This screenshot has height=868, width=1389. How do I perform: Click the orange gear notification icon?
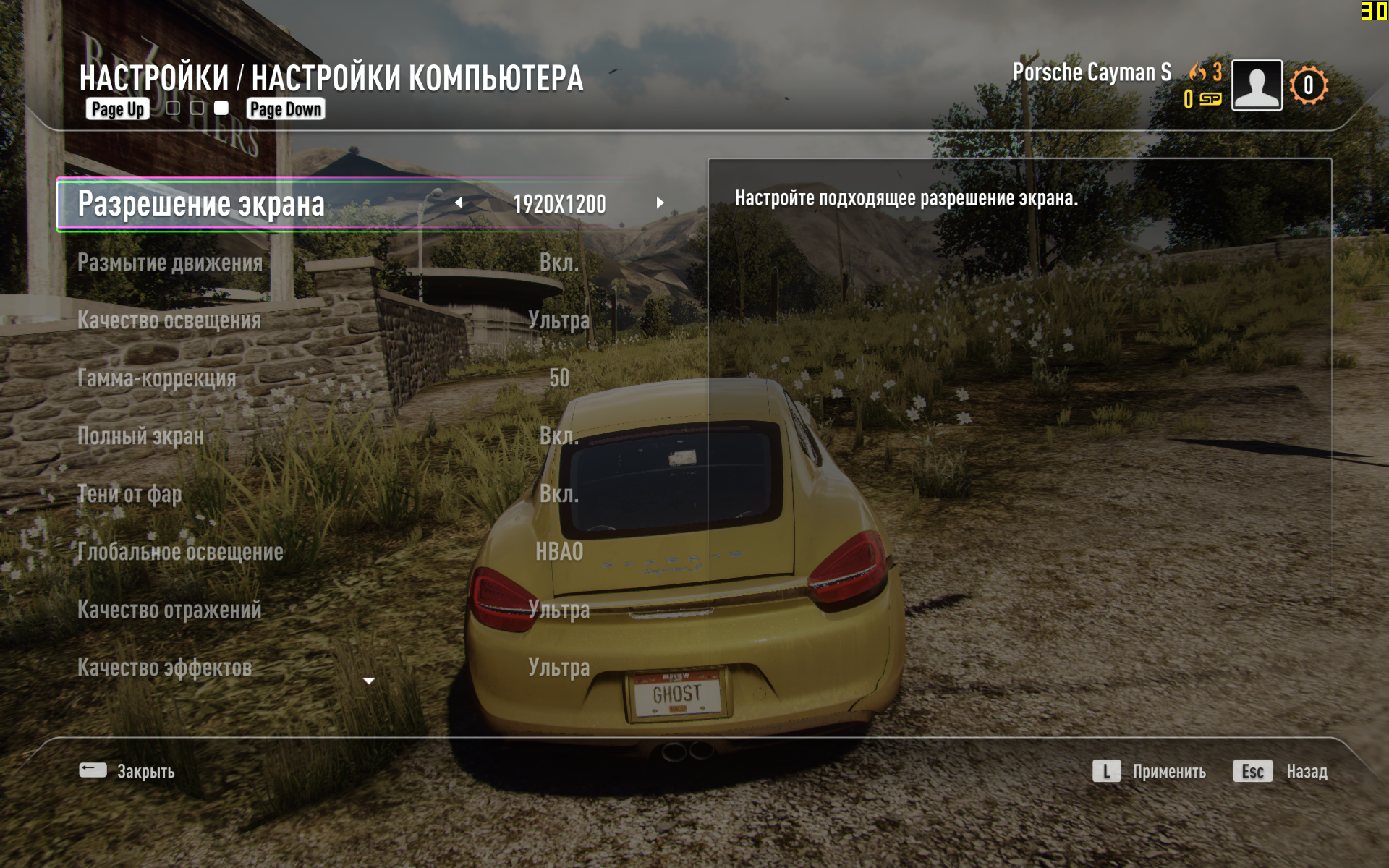1308,85
